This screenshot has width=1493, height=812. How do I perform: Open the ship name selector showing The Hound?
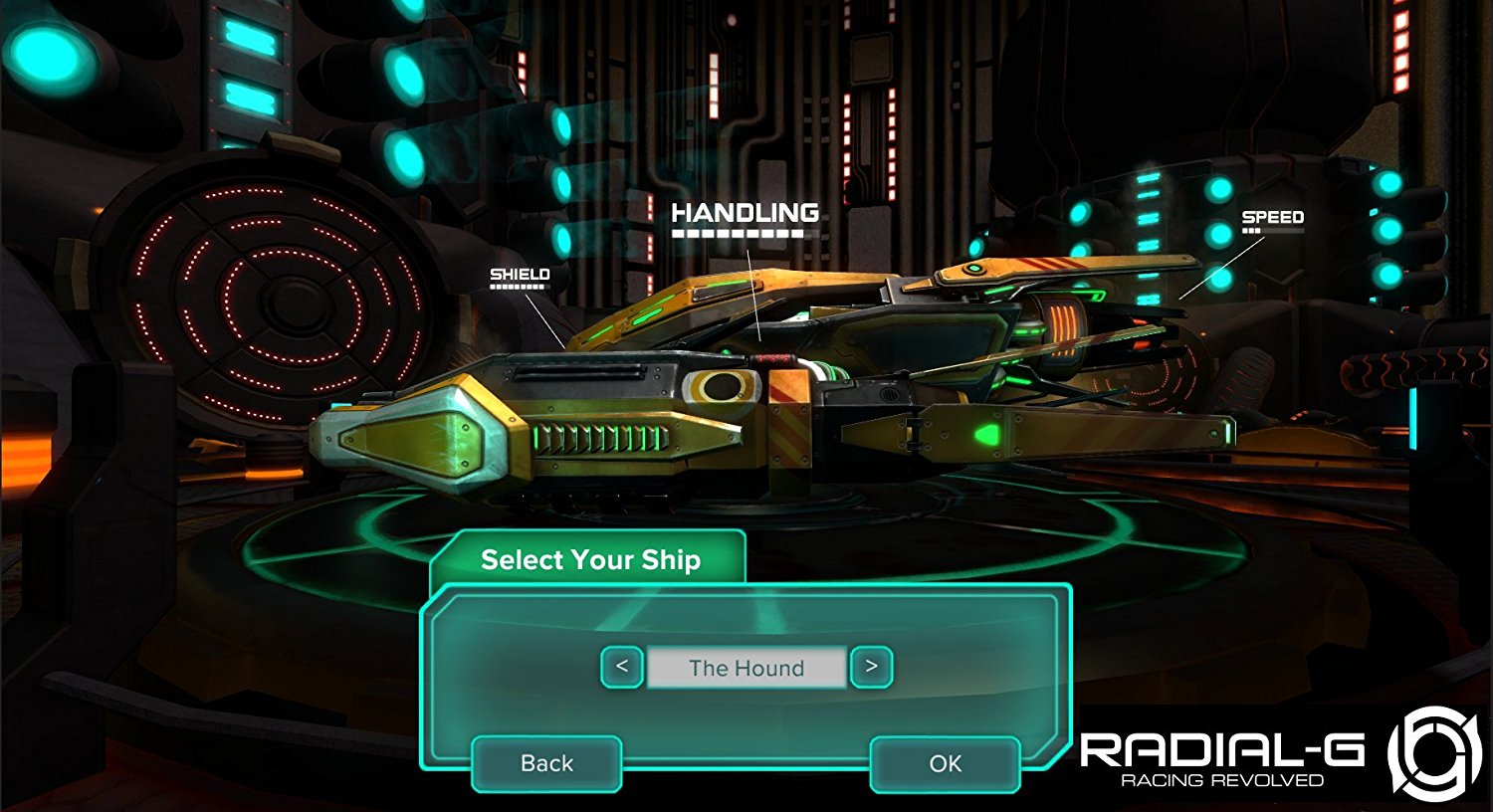[x=746, y=668]
